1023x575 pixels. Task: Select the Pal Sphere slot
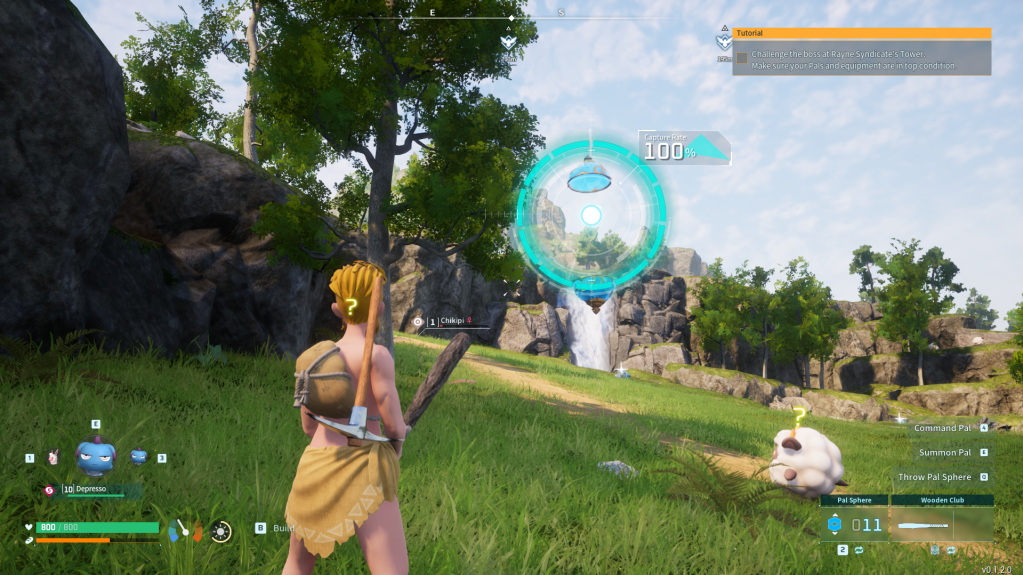click(854, 523)
